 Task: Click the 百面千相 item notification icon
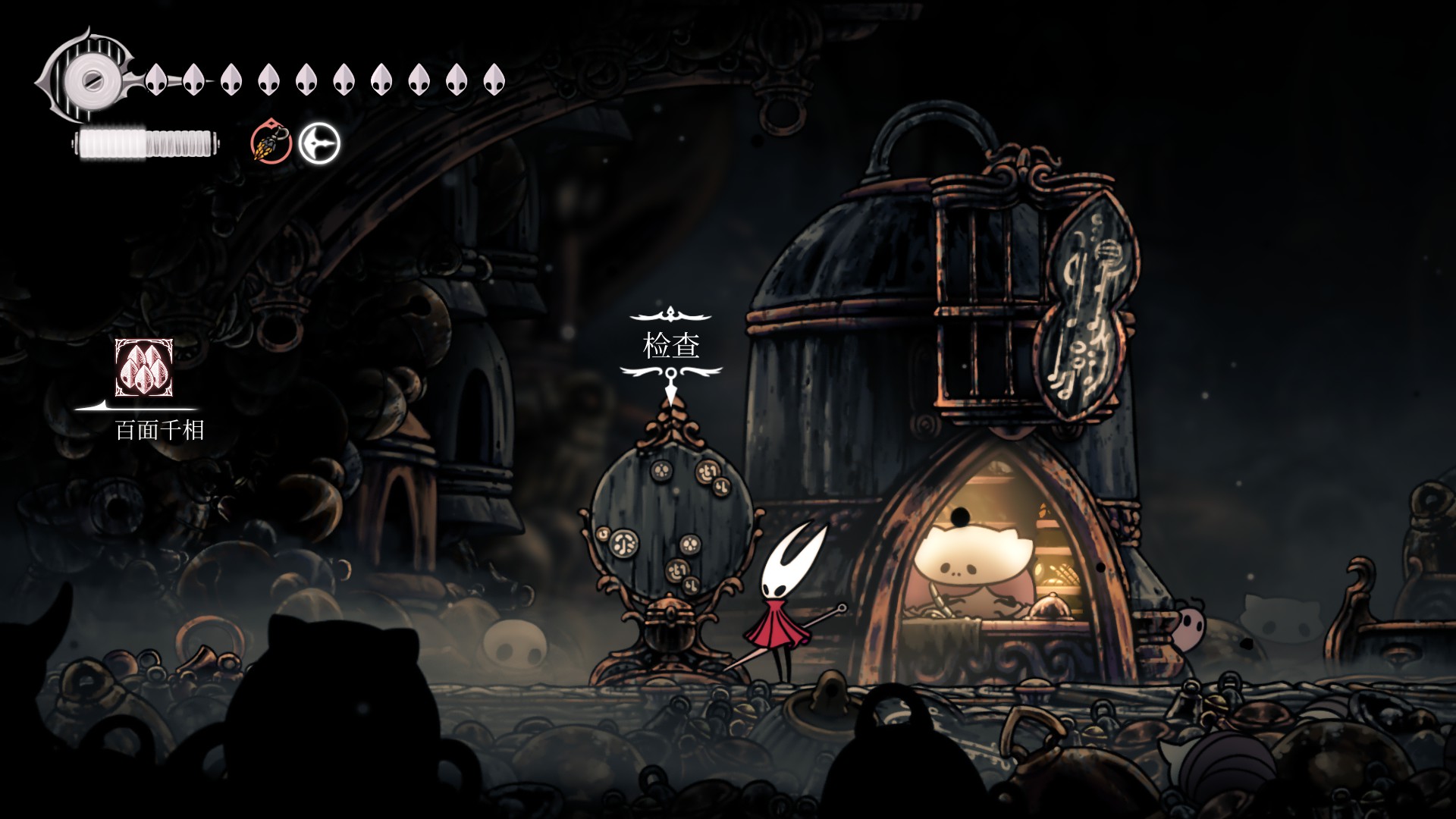[x=144, y=368]
